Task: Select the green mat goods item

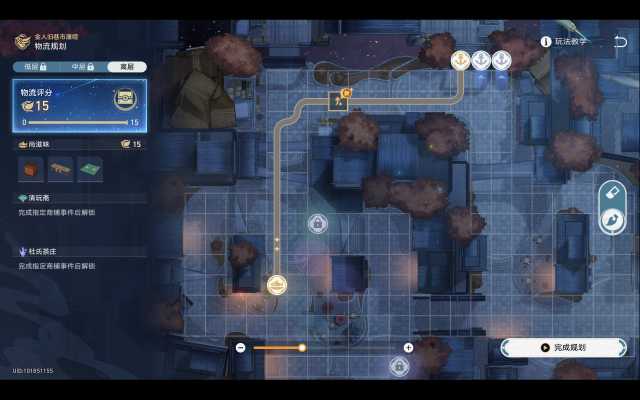Action: (x=91, y=170)
